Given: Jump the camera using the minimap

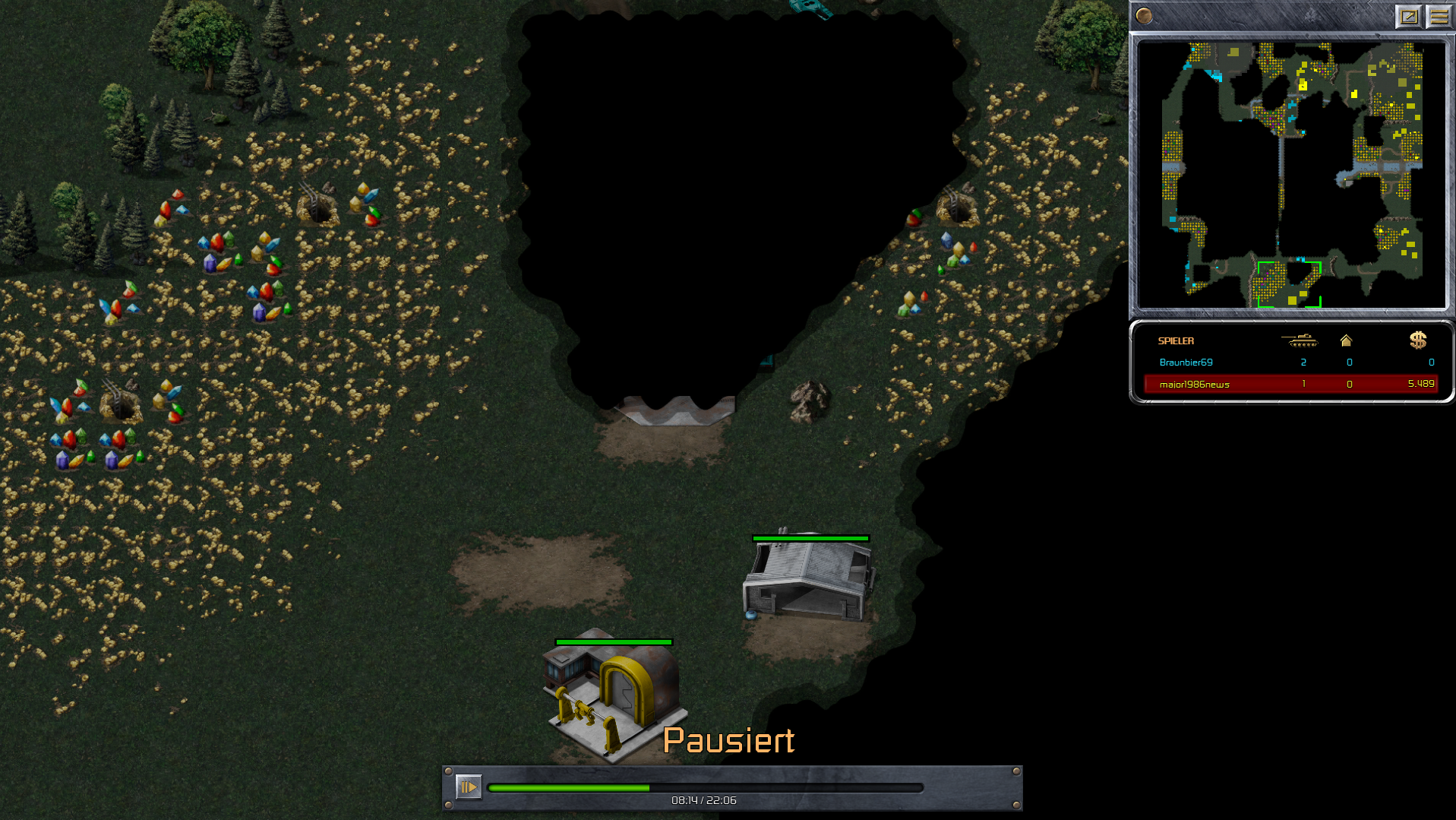Looking at the screenshot, I should pos(1291,175).
